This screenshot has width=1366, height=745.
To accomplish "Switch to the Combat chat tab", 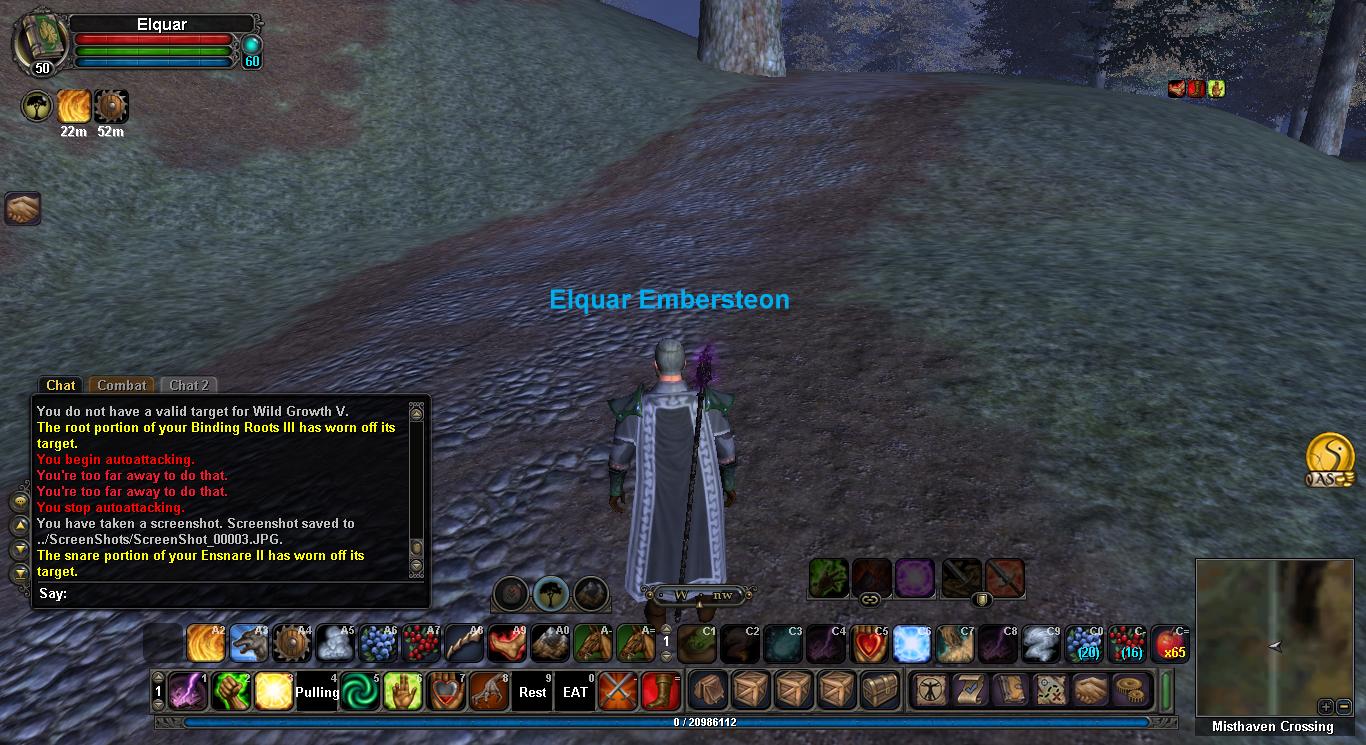I will [x=122, y=385].
